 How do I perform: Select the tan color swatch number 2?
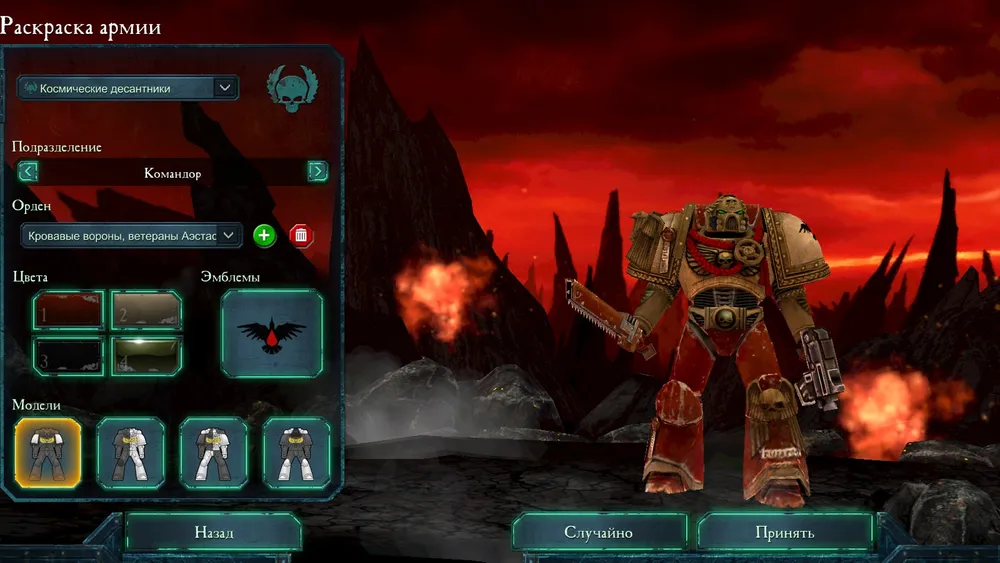click(145, 311)
